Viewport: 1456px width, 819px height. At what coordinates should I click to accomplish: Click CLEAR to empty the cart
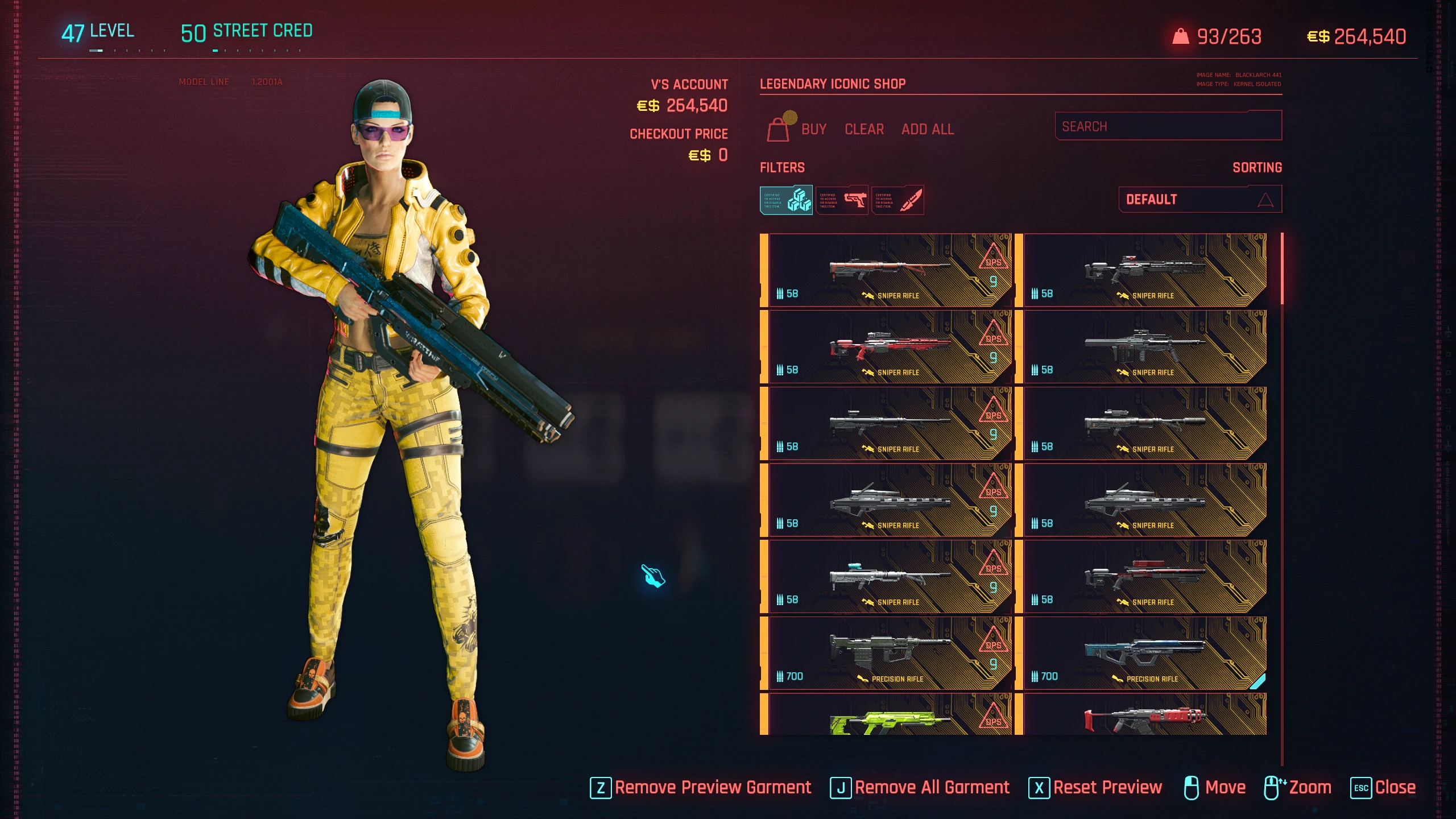[863, 129]
